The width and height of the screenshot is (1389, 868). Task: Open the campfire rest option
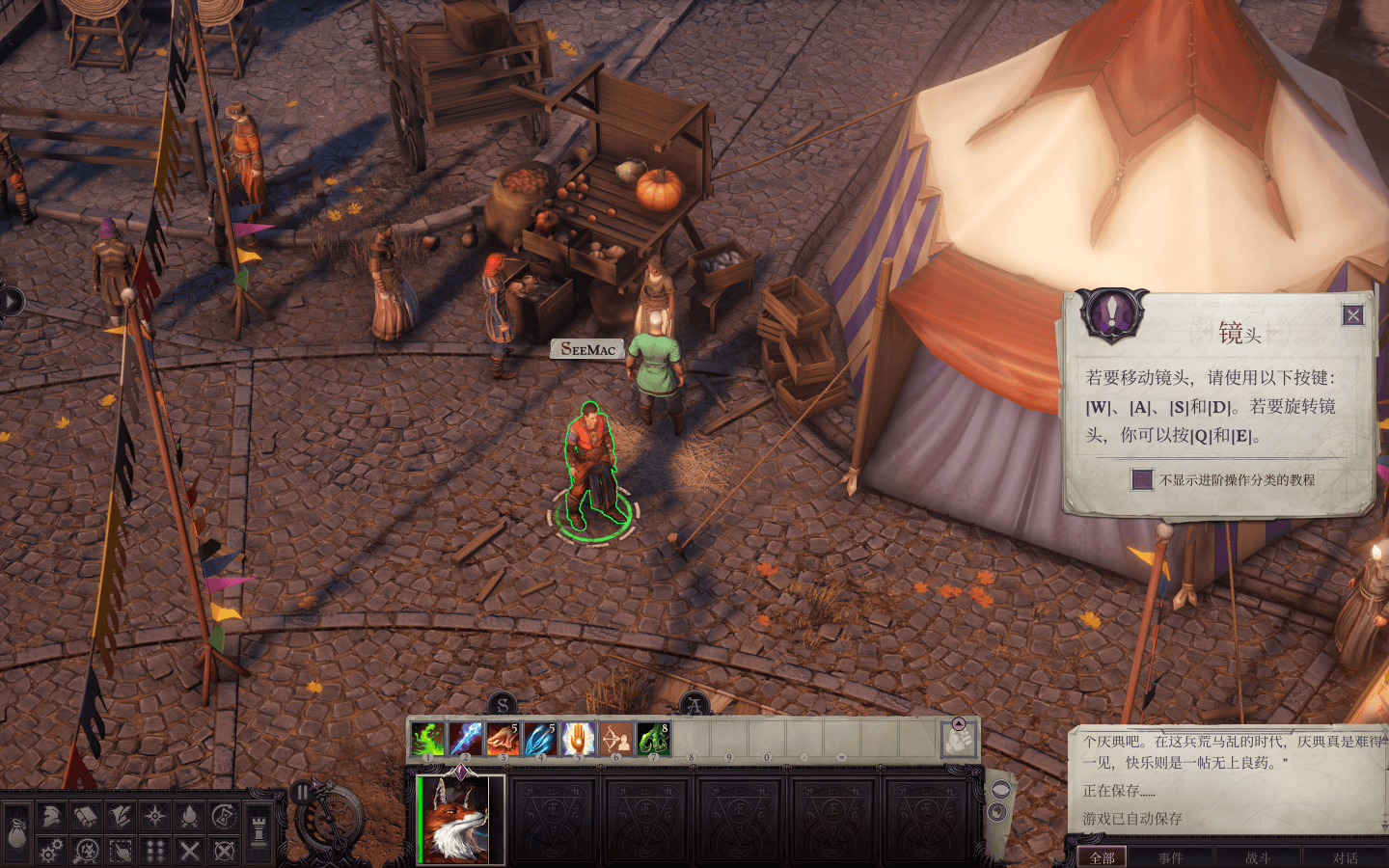[x=190, y=817]
